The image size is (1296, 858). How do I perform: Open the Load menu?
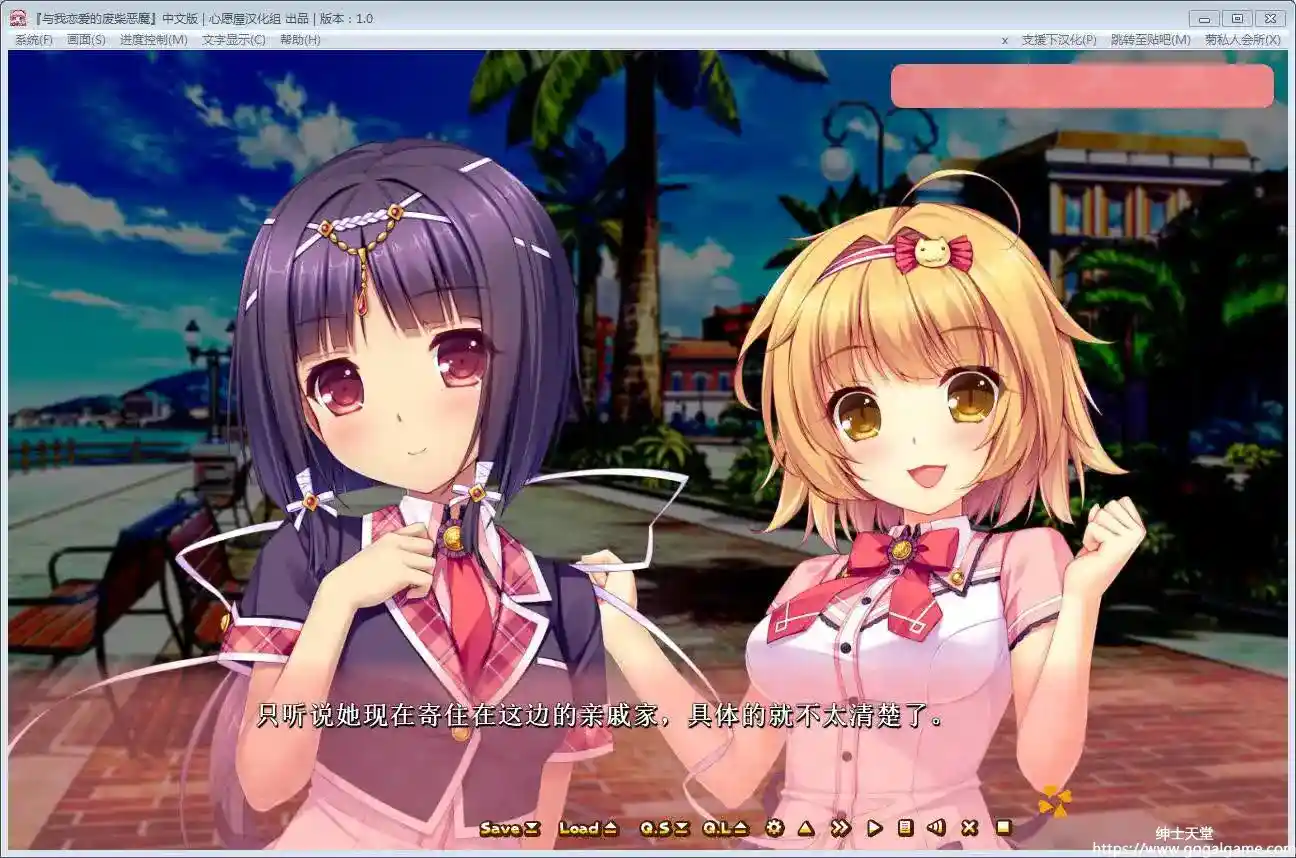(x=587, y=828)
